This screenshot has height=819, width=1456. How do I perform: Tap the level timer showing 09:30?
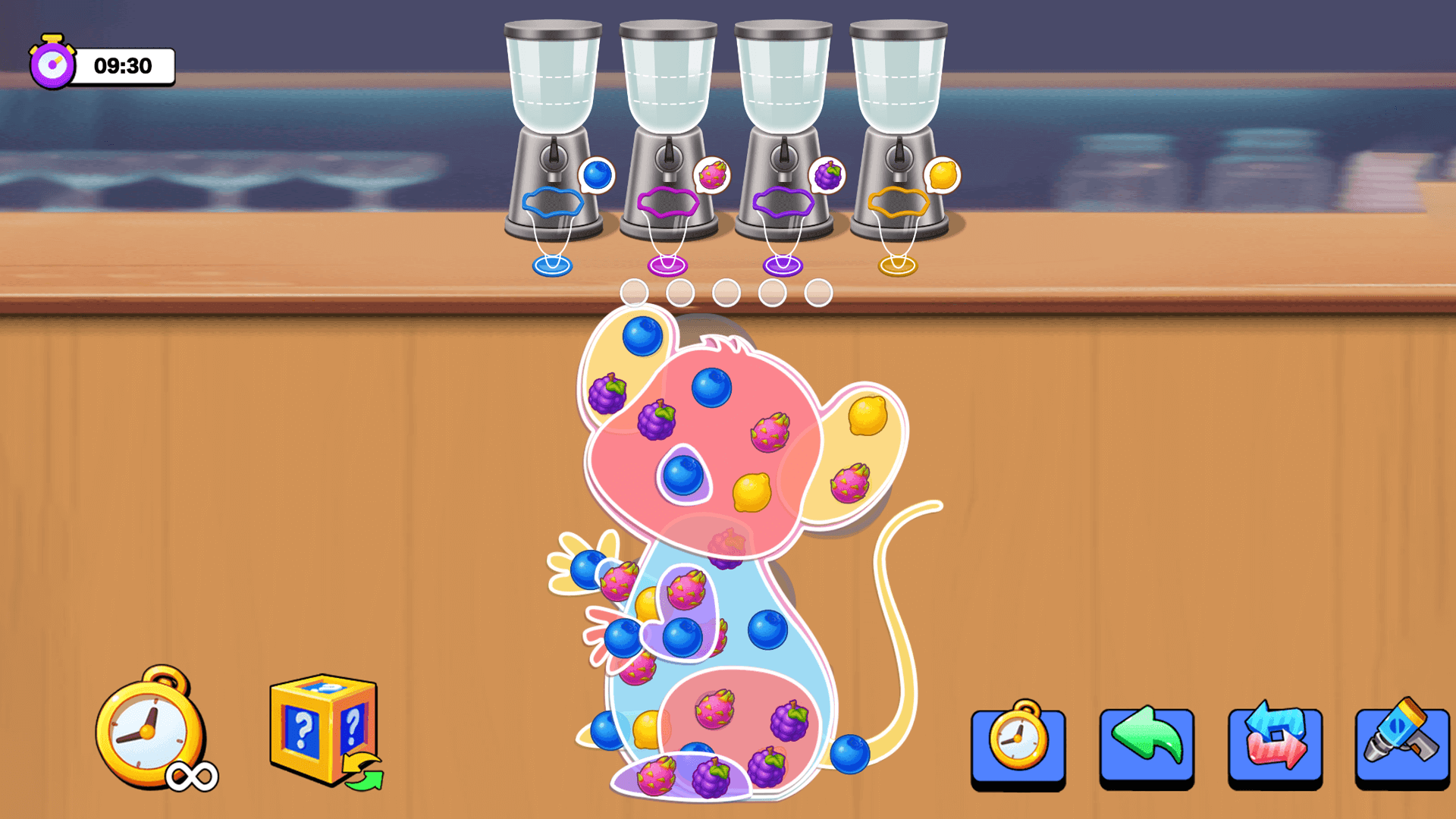125,67
